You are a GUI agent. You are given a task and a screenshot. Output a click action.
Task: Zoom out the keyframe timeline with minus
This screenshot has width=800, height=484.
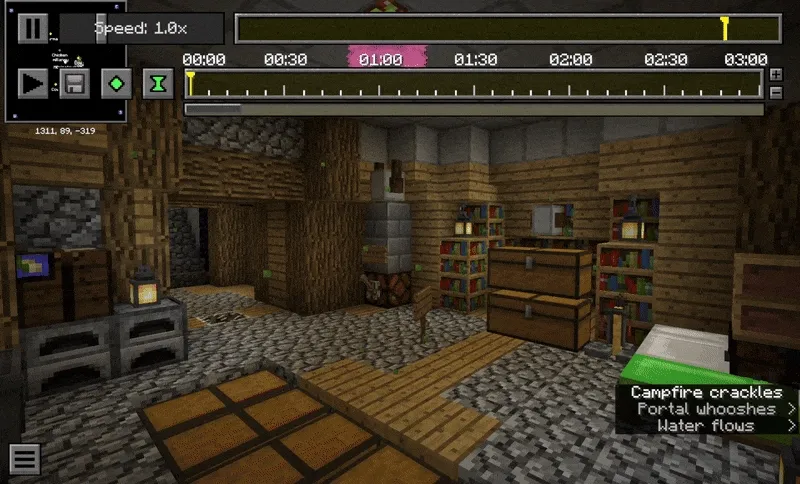(776, 92)
